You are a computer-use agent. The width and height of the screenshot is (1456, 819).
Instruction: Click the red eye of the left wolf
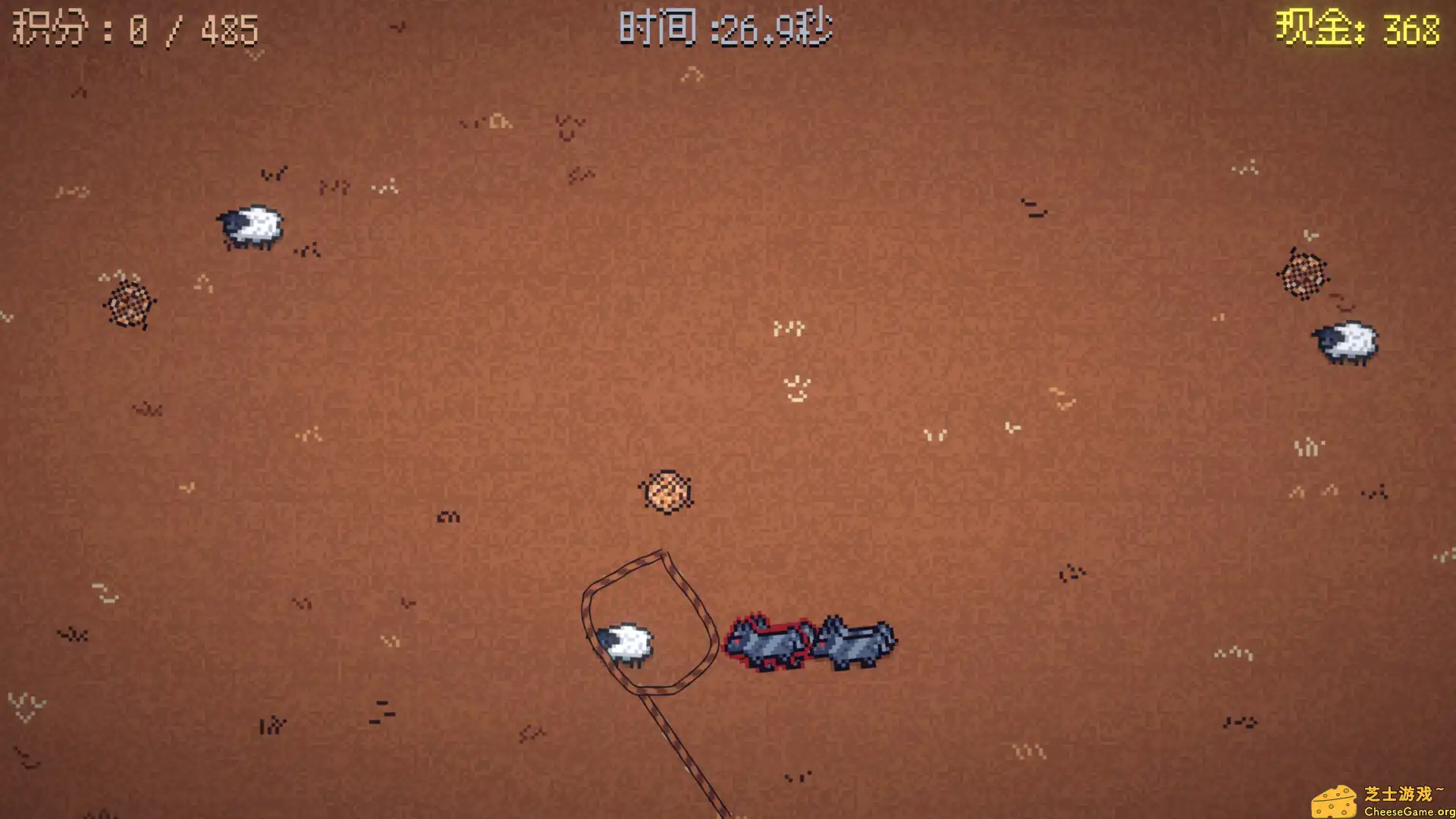click(x=736, y=642)
